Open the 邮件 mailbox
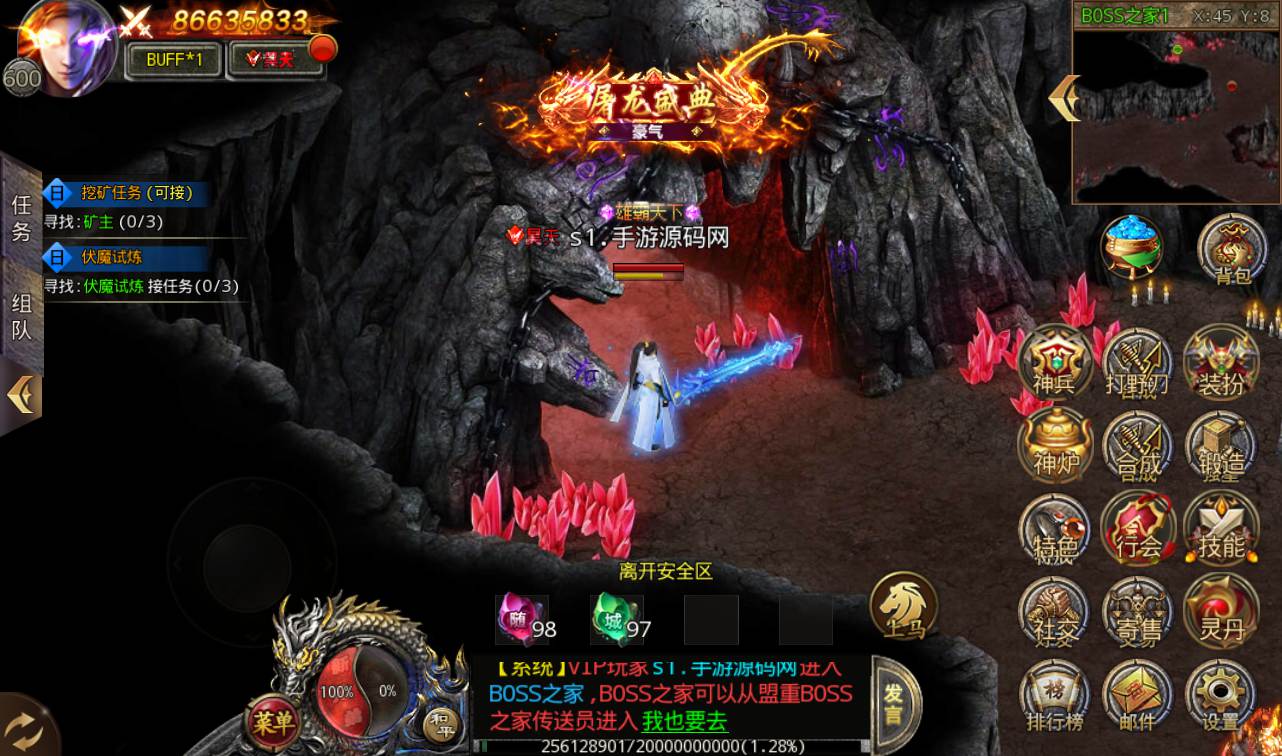This screenshot has width=1282, height=756. click(1137, 695)
